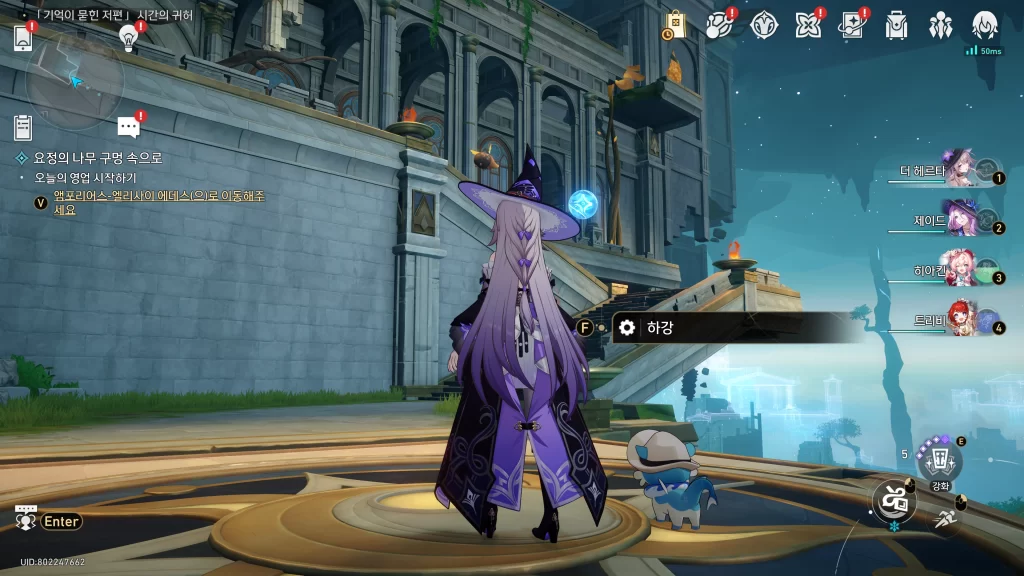The height and width of the screenshot is (576, 1024).
Task: Open the four-petal flower event icon
Action: [808, 25]
